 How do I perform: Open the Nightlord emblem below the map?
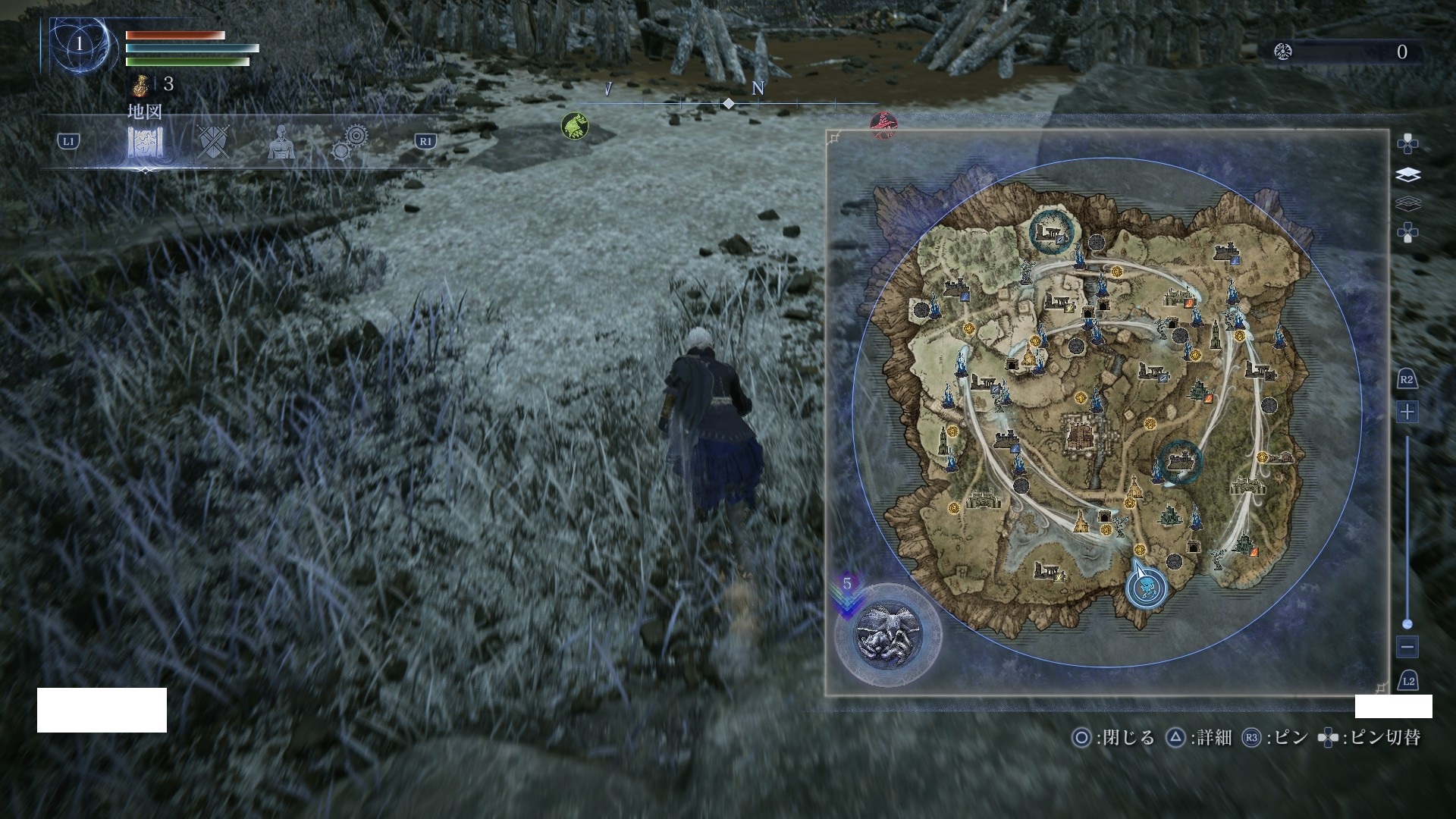coord(888,635)
